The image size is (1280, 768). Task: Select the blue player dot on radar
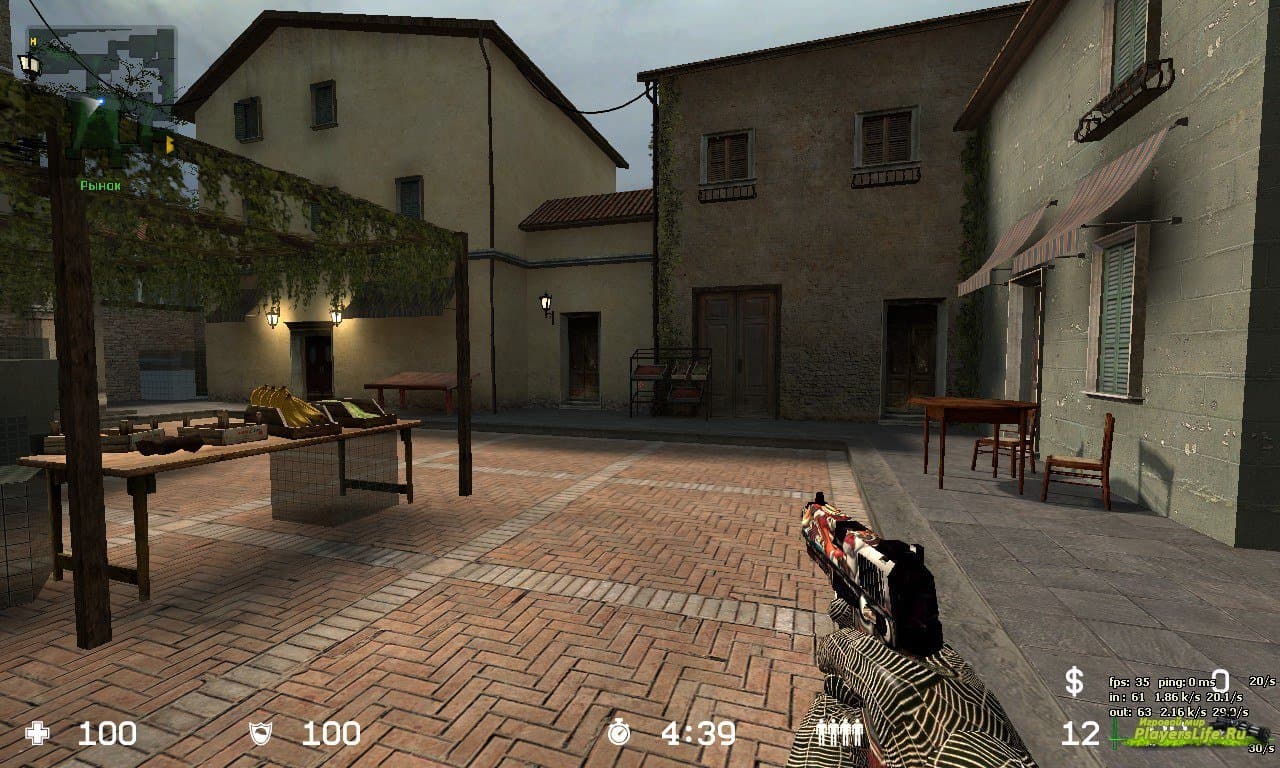101,101
